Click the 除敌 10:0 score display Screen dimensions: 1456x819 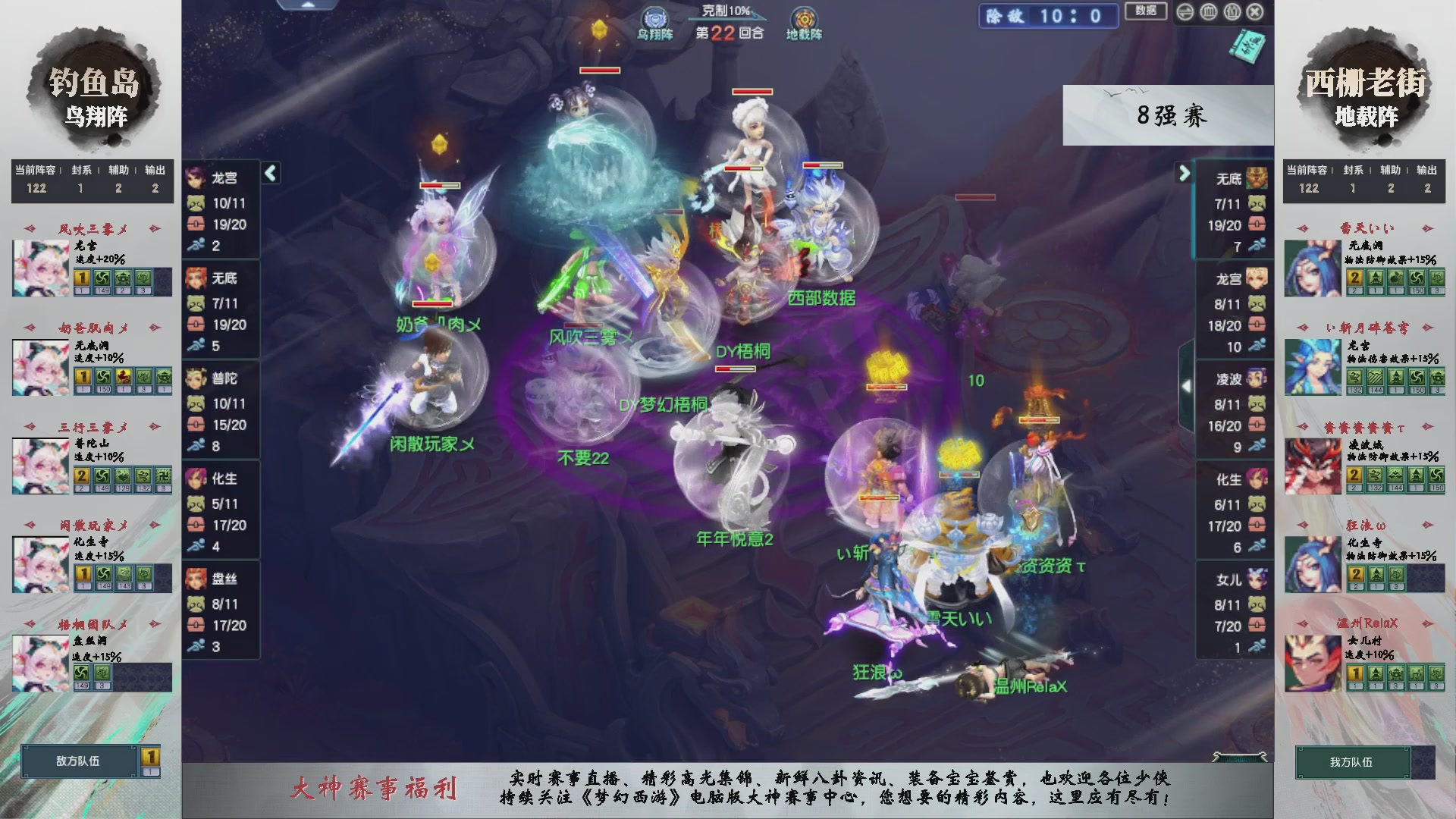[1048, 17]
